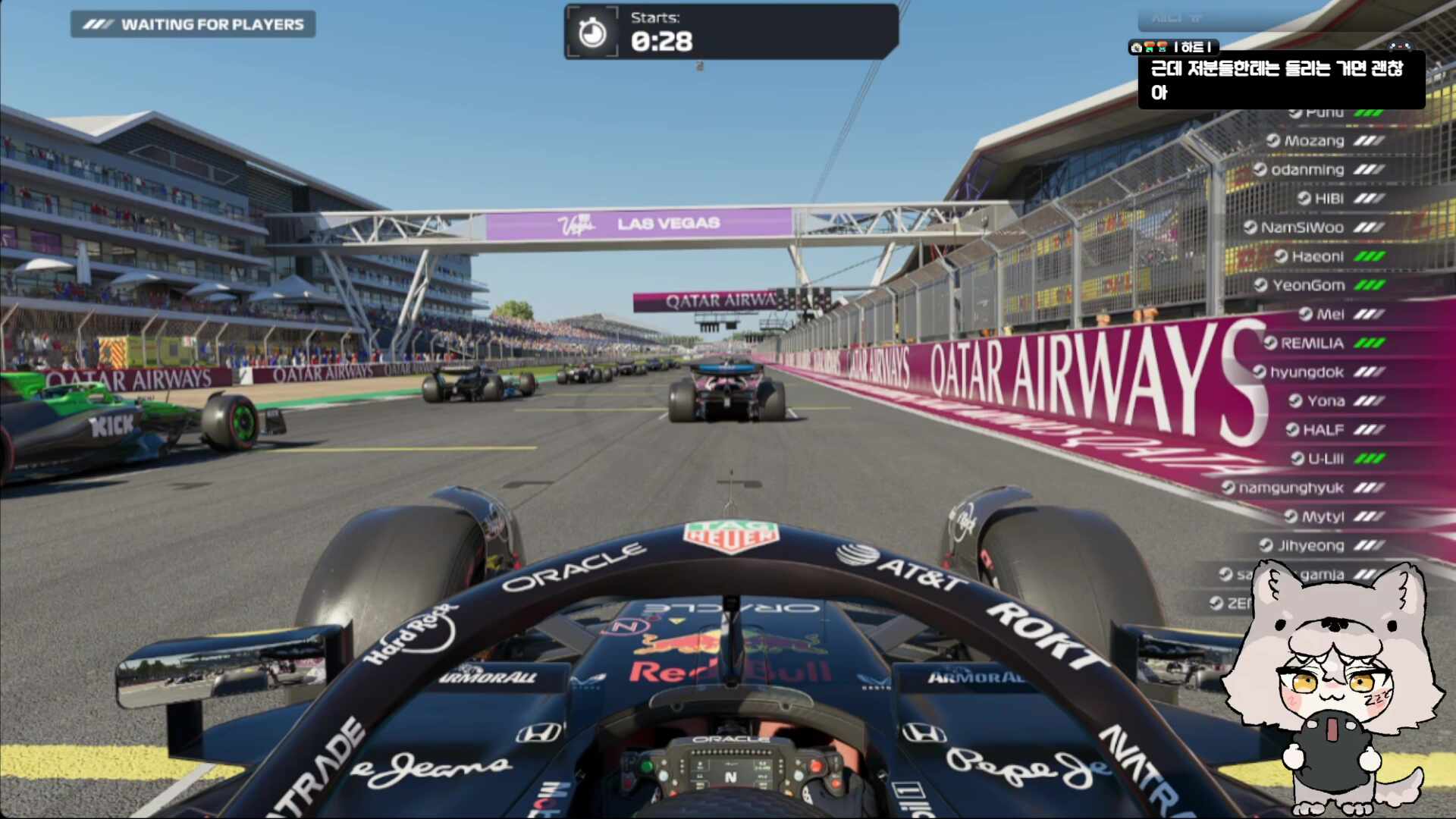This screenshot has width=1456, height=819.
Task: Select Mozang in the player list
Action: (1314, 141)
